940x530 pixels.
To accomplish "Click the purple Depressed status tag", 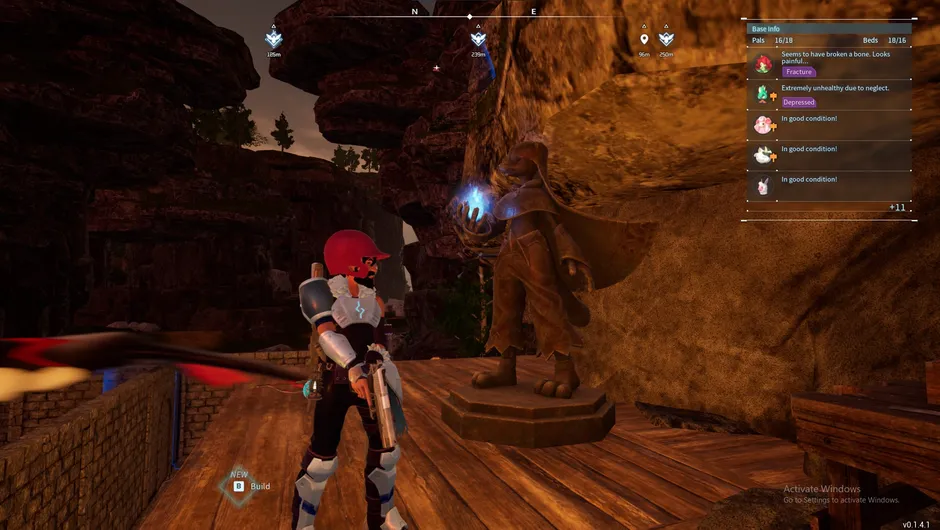I will coord(799,102).
